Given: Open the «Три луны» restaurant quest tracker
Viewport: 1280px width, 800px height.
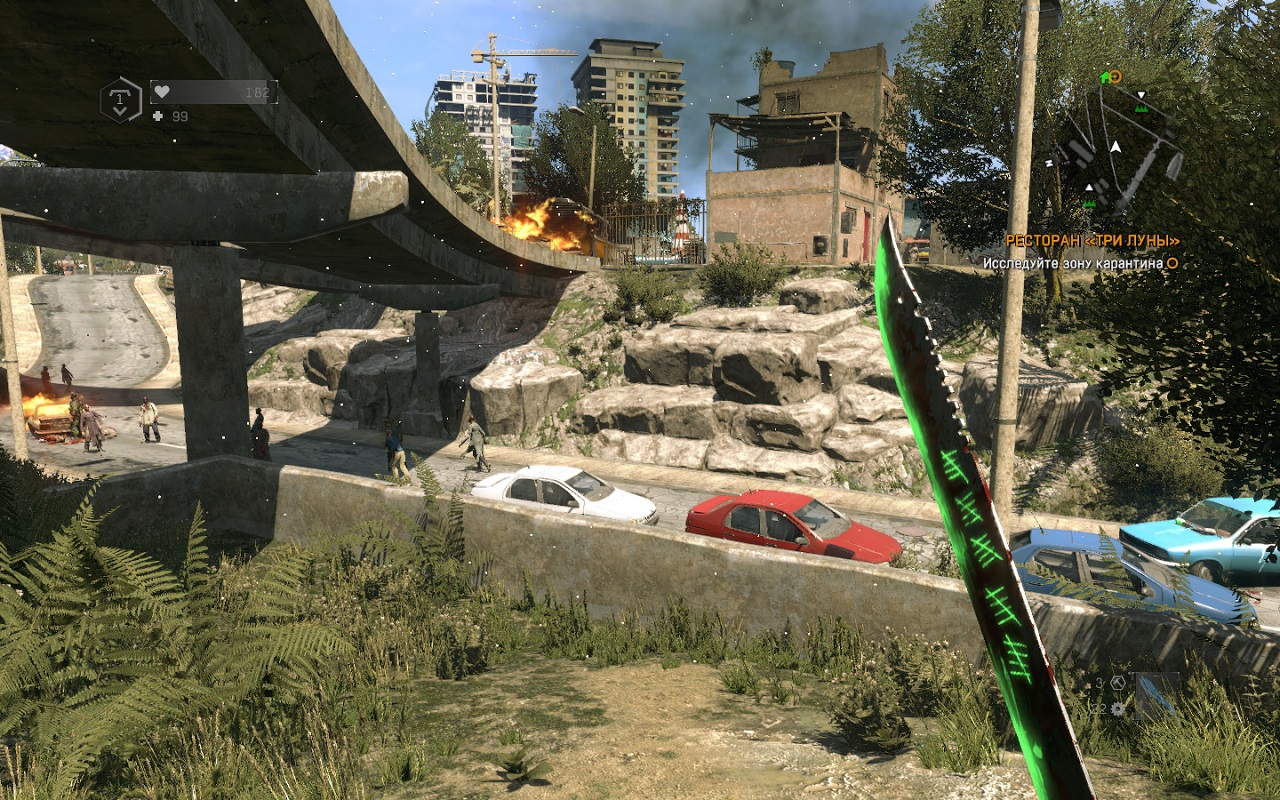Looking at the screenshot, I should click(x=1092, y=241).
